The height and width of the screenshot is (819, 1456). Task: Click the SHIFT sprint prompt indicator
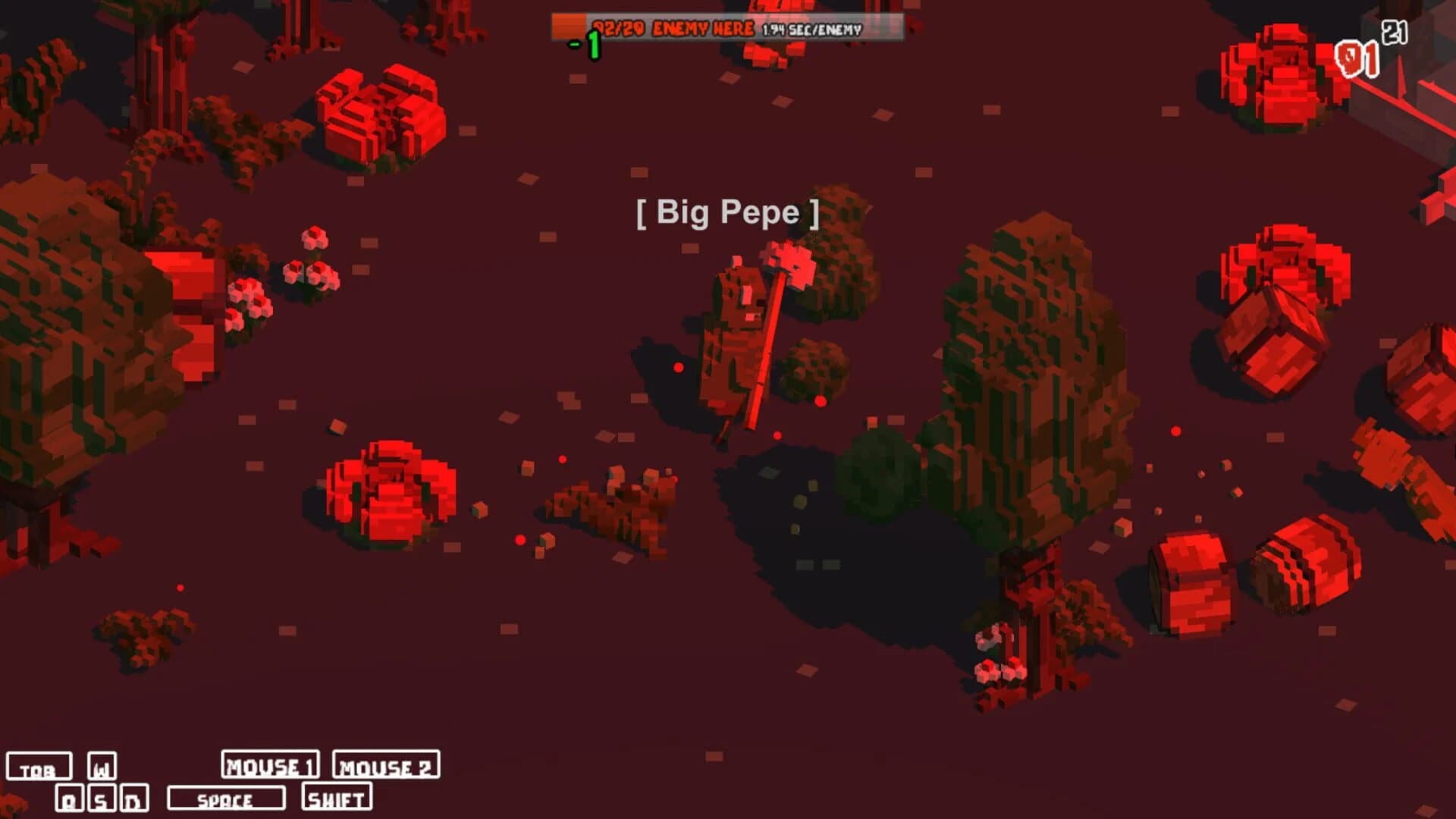coord(337,799)
